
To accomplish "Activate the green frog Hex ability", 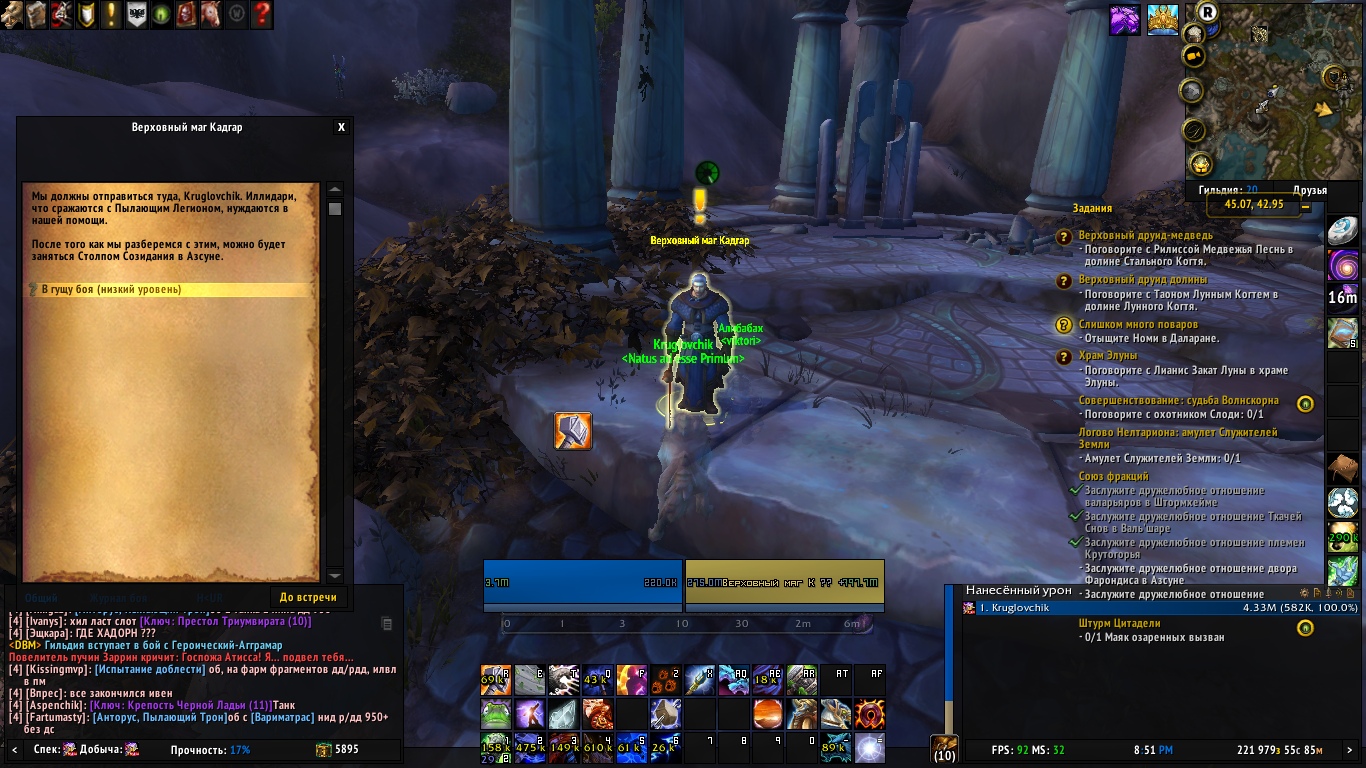I will (496, 714).
